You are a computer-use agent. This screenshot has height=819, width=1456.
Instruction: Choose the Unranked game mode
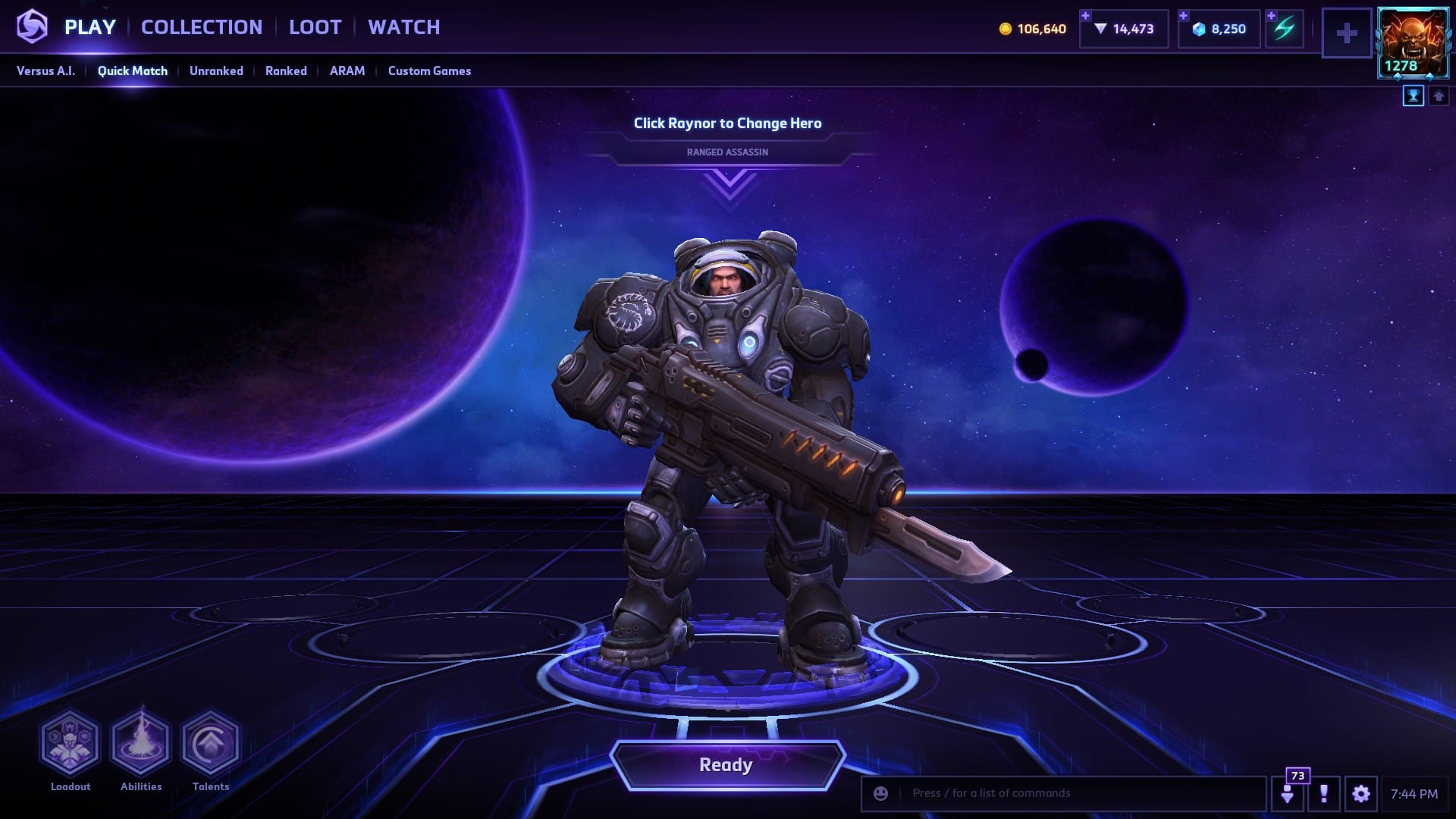(x=216, y=71)
